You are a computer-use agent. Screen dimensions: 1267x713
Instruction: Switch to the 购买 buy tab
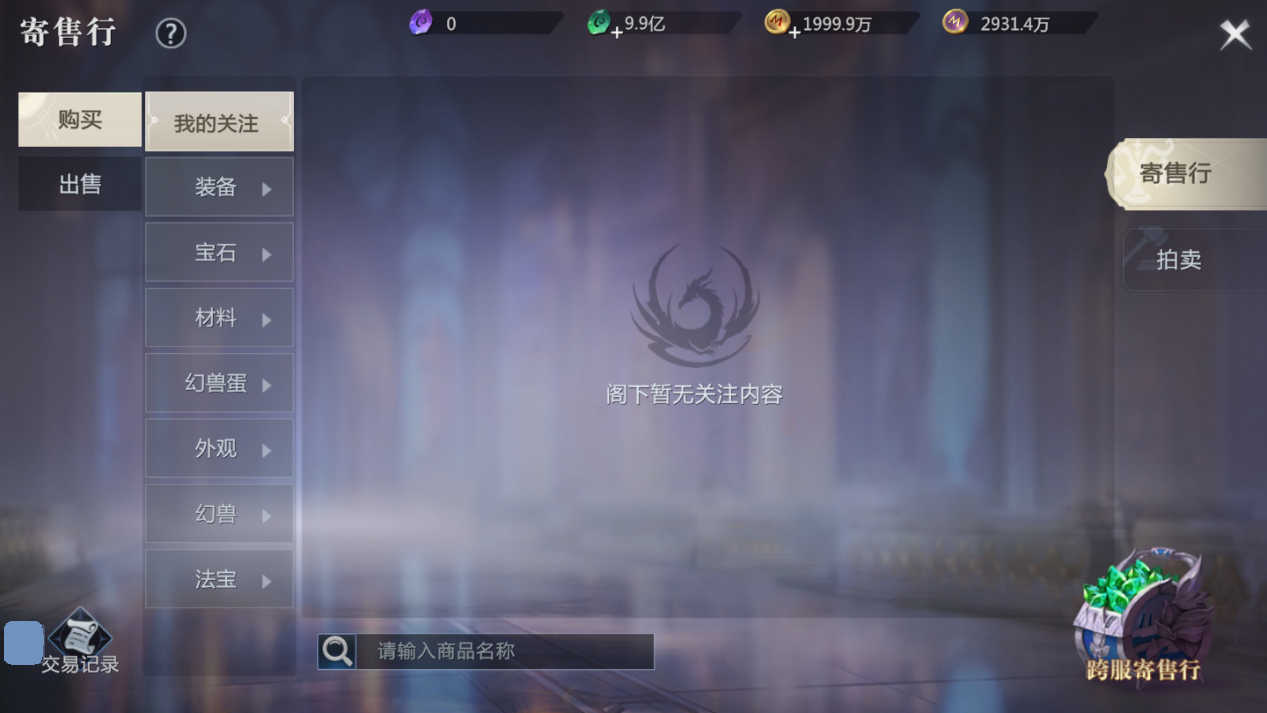point(80,120)
